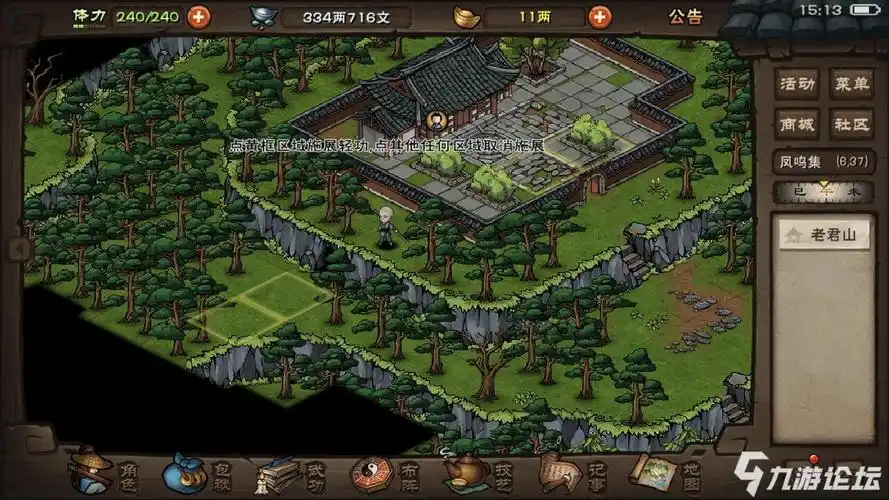Open the 角色 character screen

coord(103,470)
